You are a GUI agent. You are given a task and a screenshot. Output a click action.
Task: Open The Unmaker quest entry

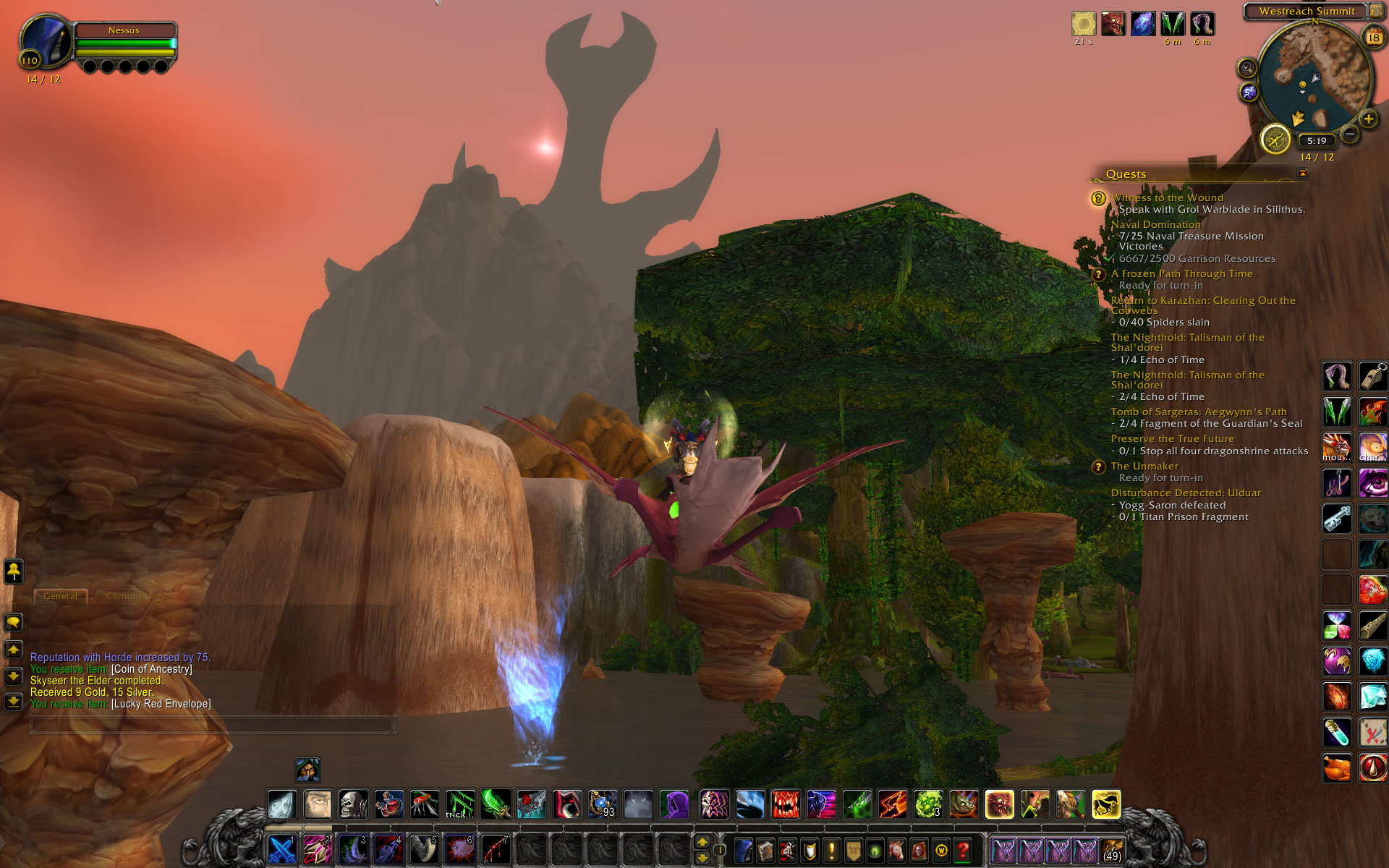tap(1144, 467)
